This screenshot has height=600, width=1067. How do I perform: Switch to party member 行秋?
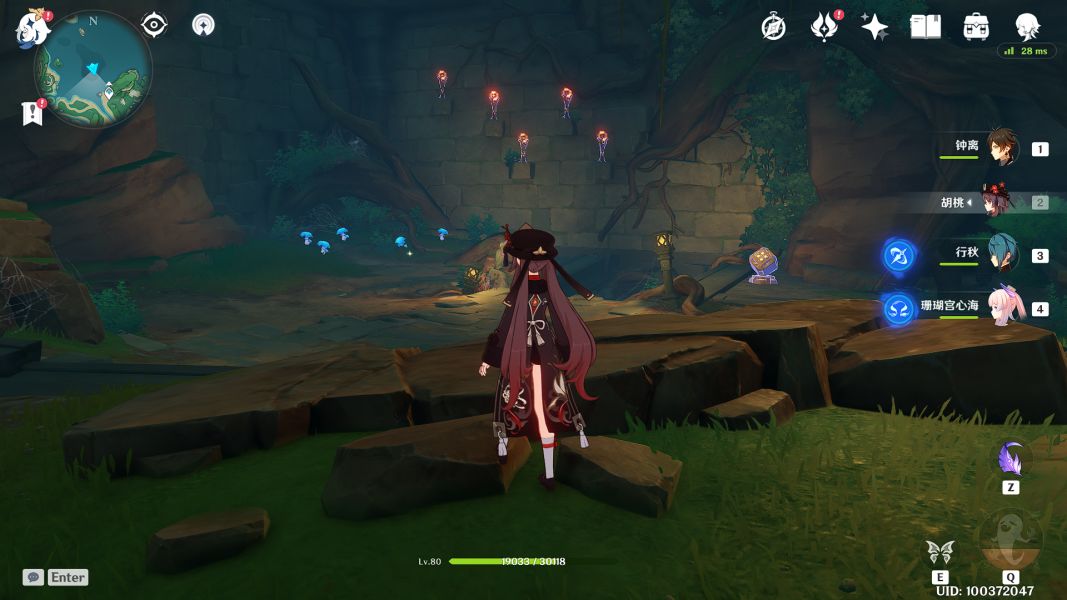coord(1002,254)
